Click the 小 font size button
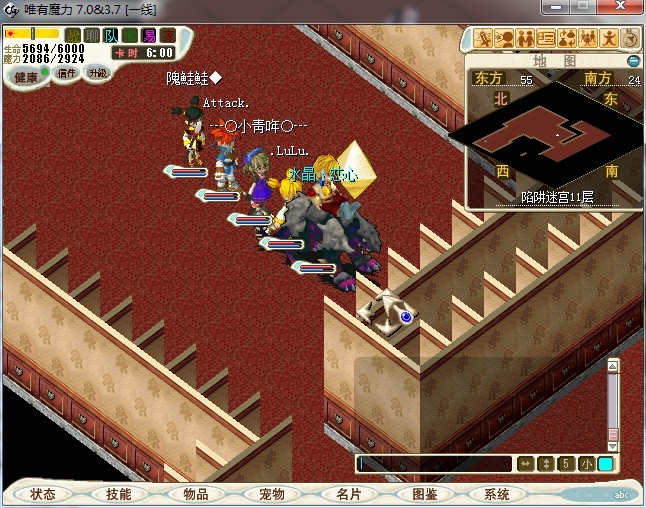Viewport: 646px width, 508px height. click(x=586, y=464)
